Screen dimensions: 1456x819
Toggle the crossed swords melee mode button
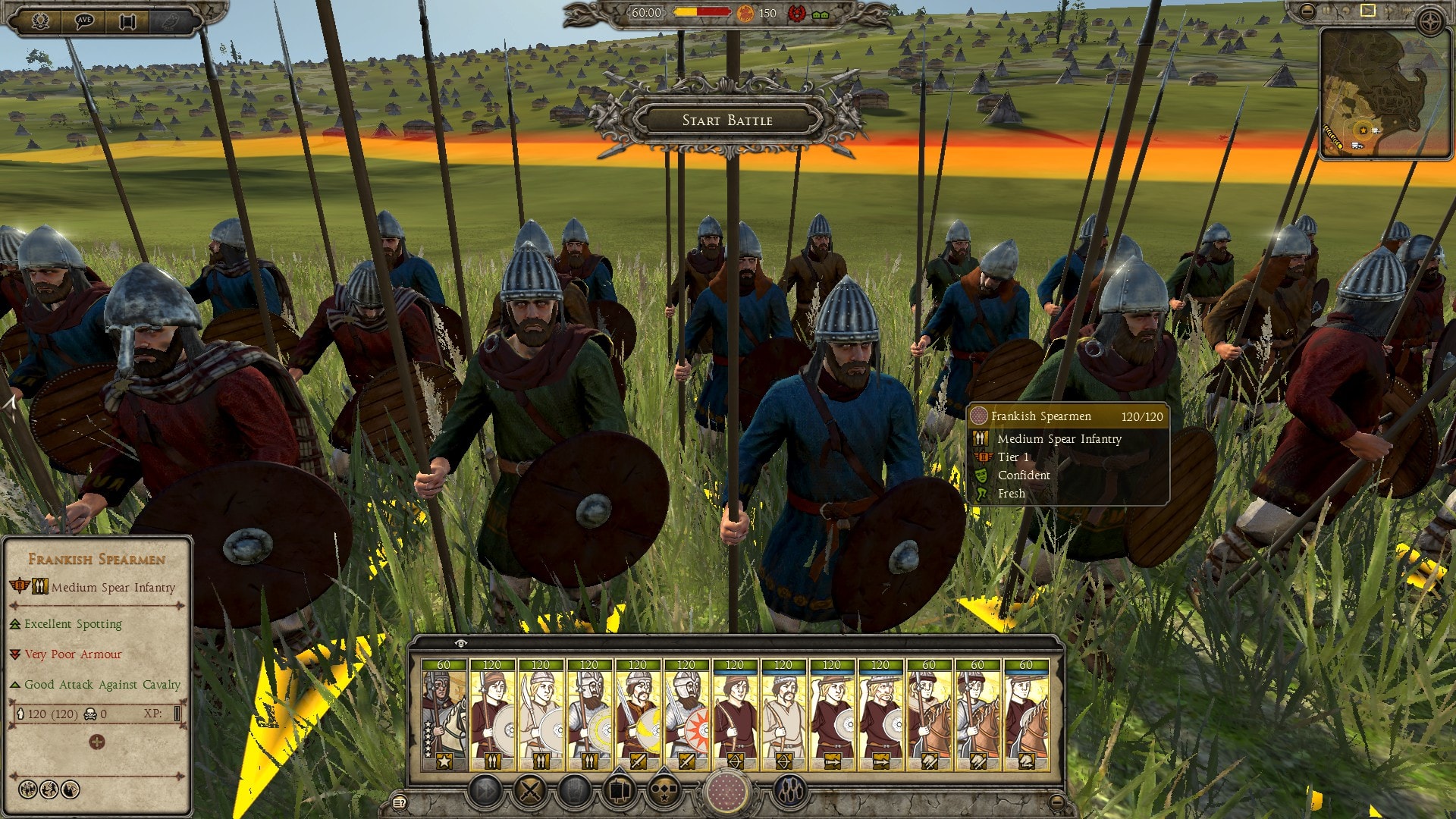530,792
